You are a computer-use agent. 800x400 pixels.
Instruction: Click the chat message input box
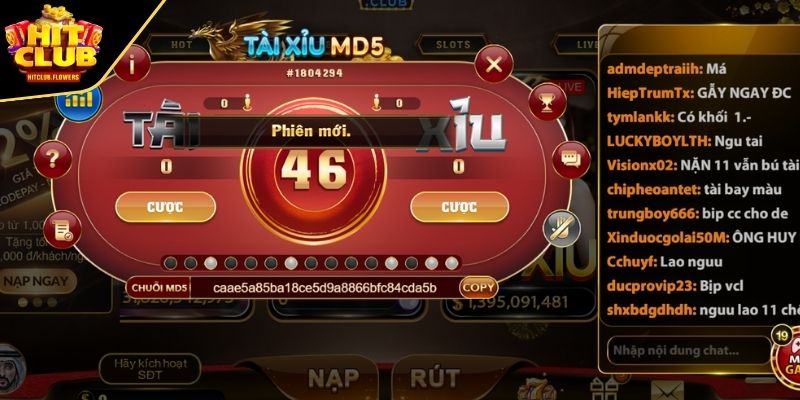(687, 352)
